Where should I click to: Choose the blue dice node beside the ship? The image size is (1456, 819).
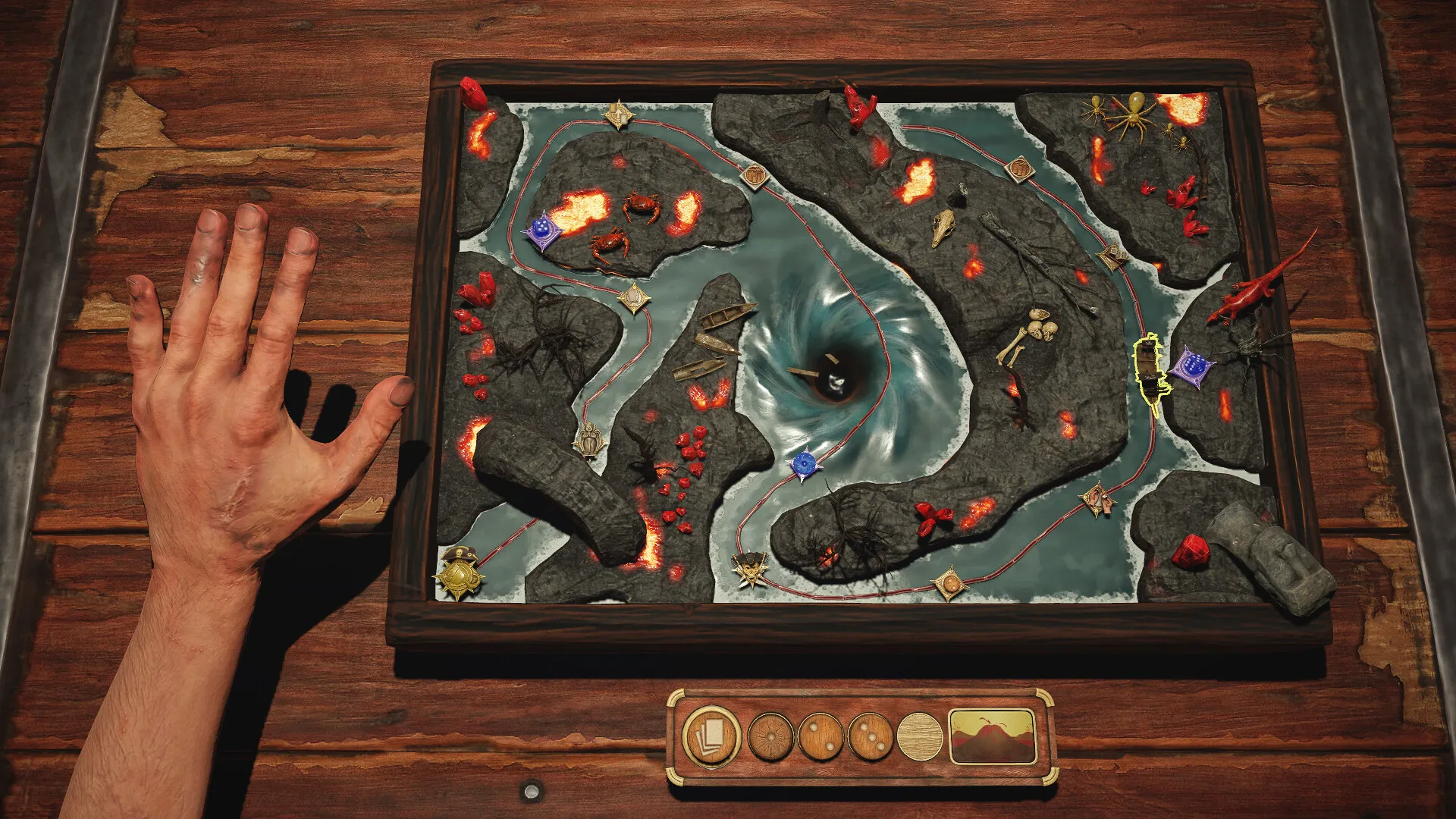point(1191,367)
